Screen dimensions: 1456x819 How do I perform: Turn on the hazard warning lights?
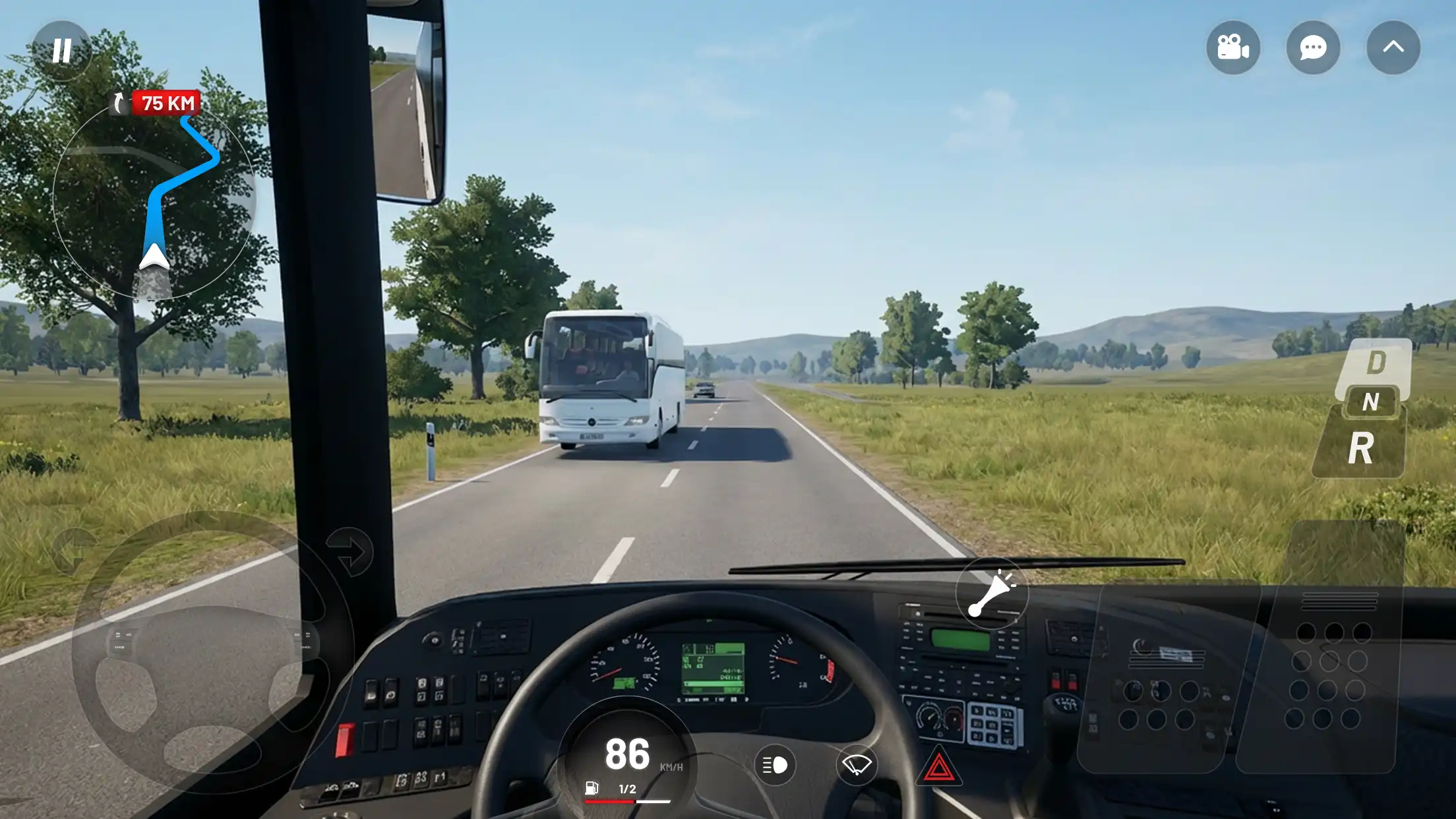click(938, 766)
